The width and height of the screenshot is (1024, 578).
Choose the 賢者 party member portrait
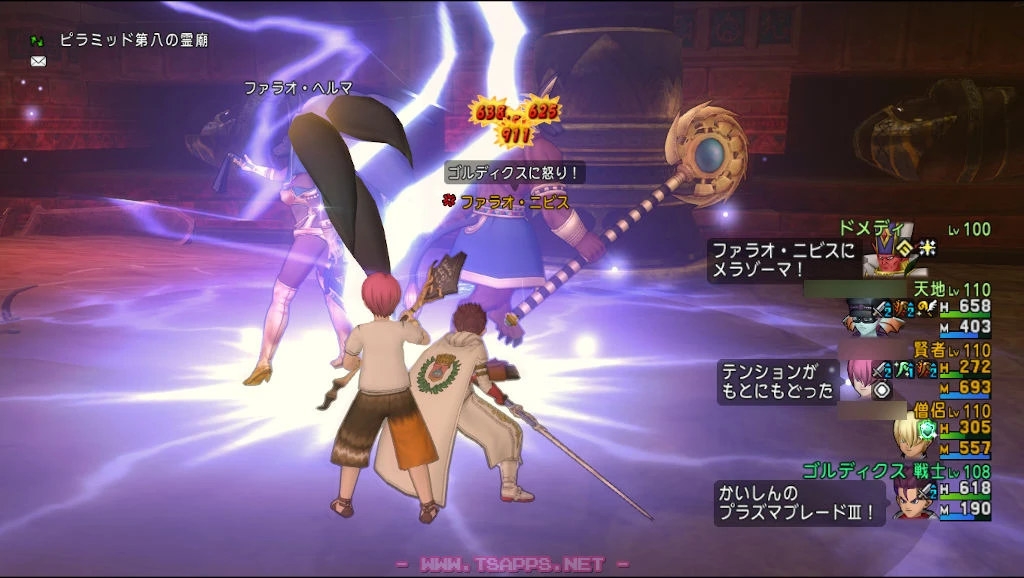(862, 376)
